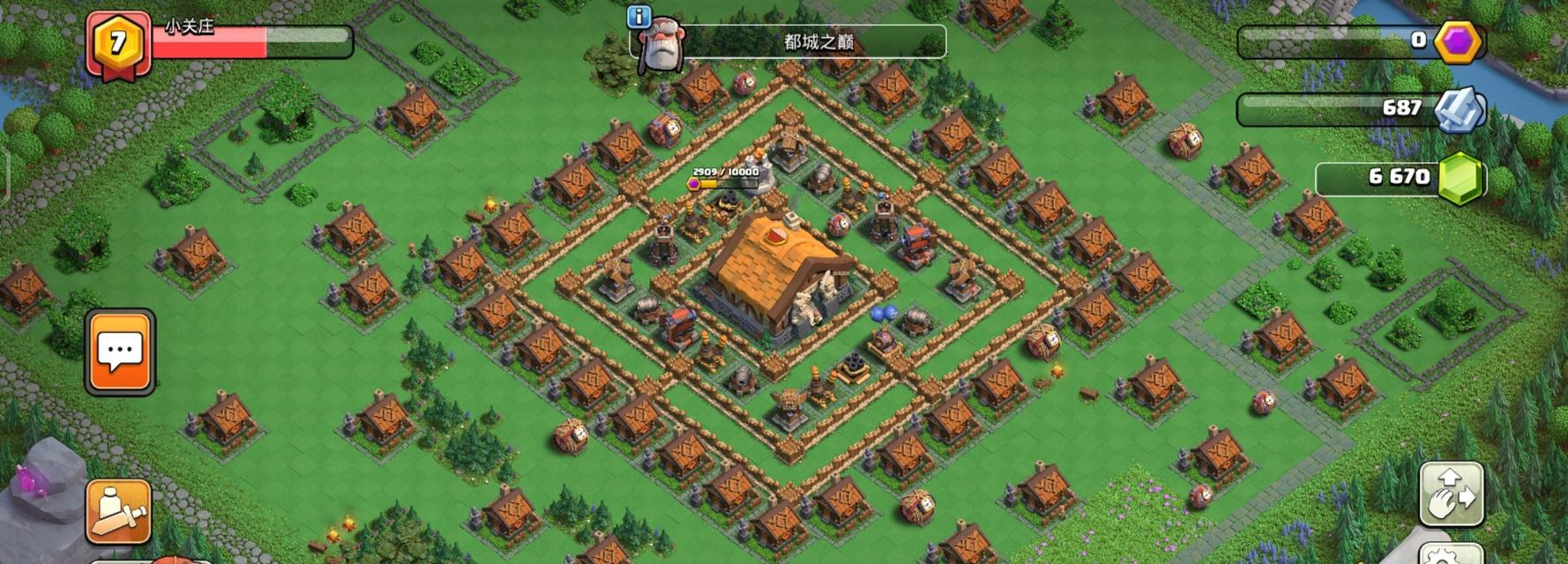The height and width of the screenshot is (564, 1568).
Task: Activate the hand-with-arrows layout edit button
Action: click(1451, 494)
